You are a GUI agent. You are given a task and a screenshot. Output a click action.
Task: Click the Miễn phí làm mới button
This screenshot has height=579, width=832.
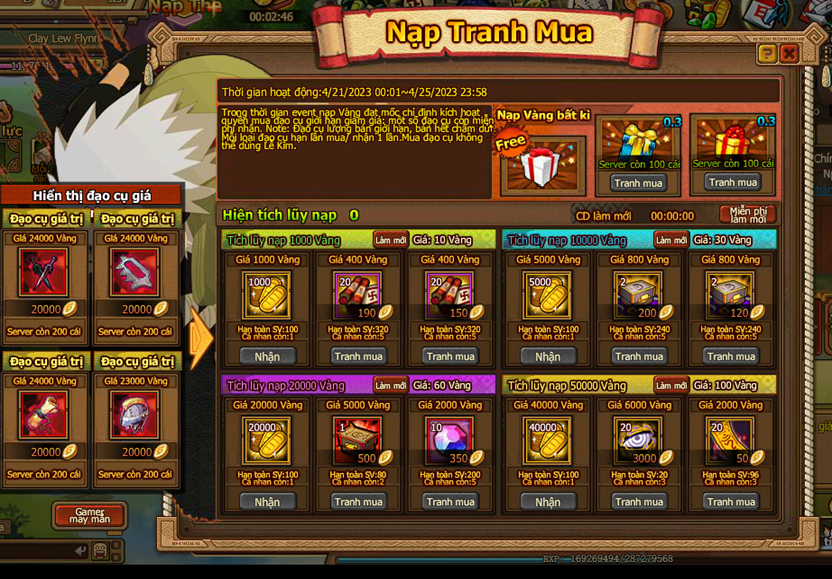(x=747, y=214)
